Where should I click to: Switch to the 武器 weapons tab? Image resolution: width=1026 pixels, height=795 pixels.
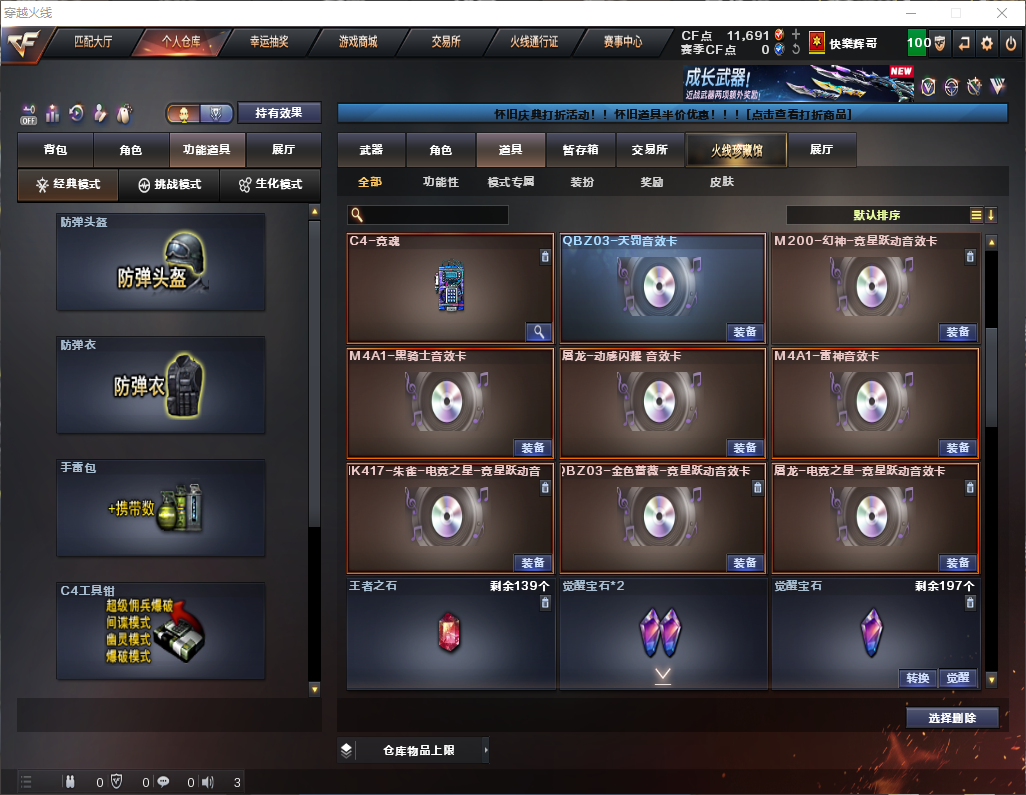pos(371,150)
